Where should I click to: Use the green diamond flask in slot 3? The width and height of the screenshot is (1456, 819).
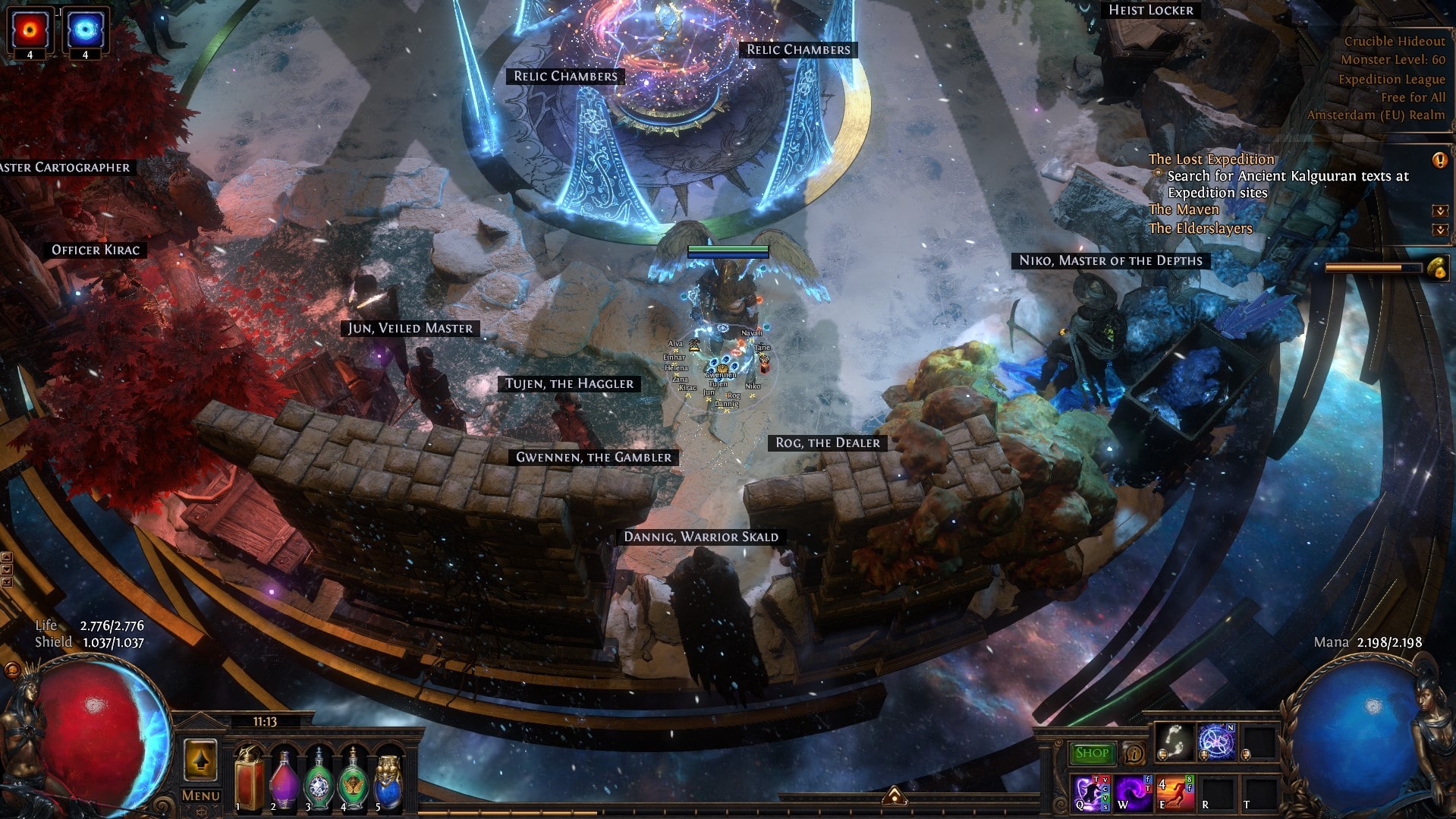pyautogui.click(x=319, y=778)
